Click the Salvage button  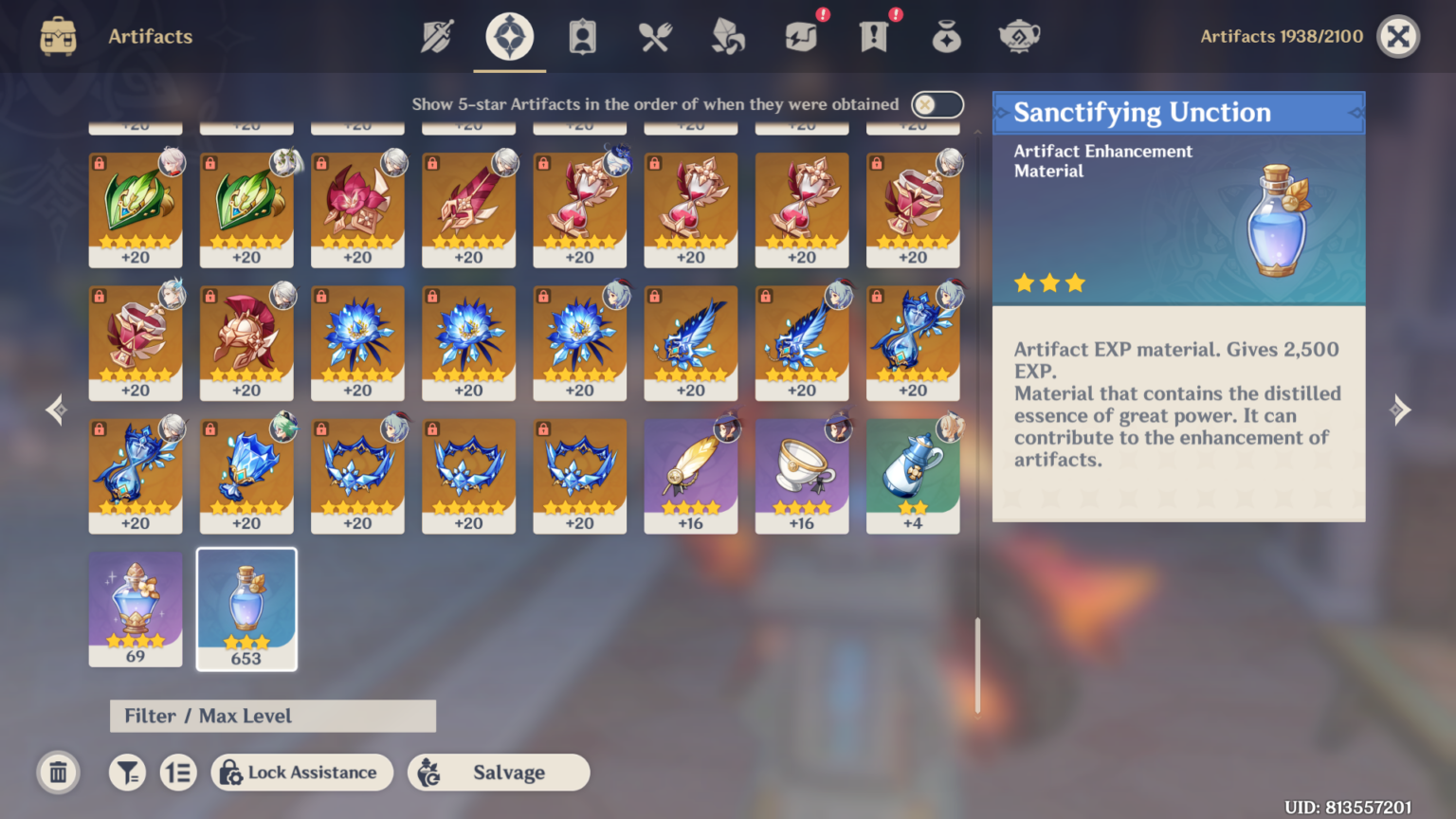(499, 773)
